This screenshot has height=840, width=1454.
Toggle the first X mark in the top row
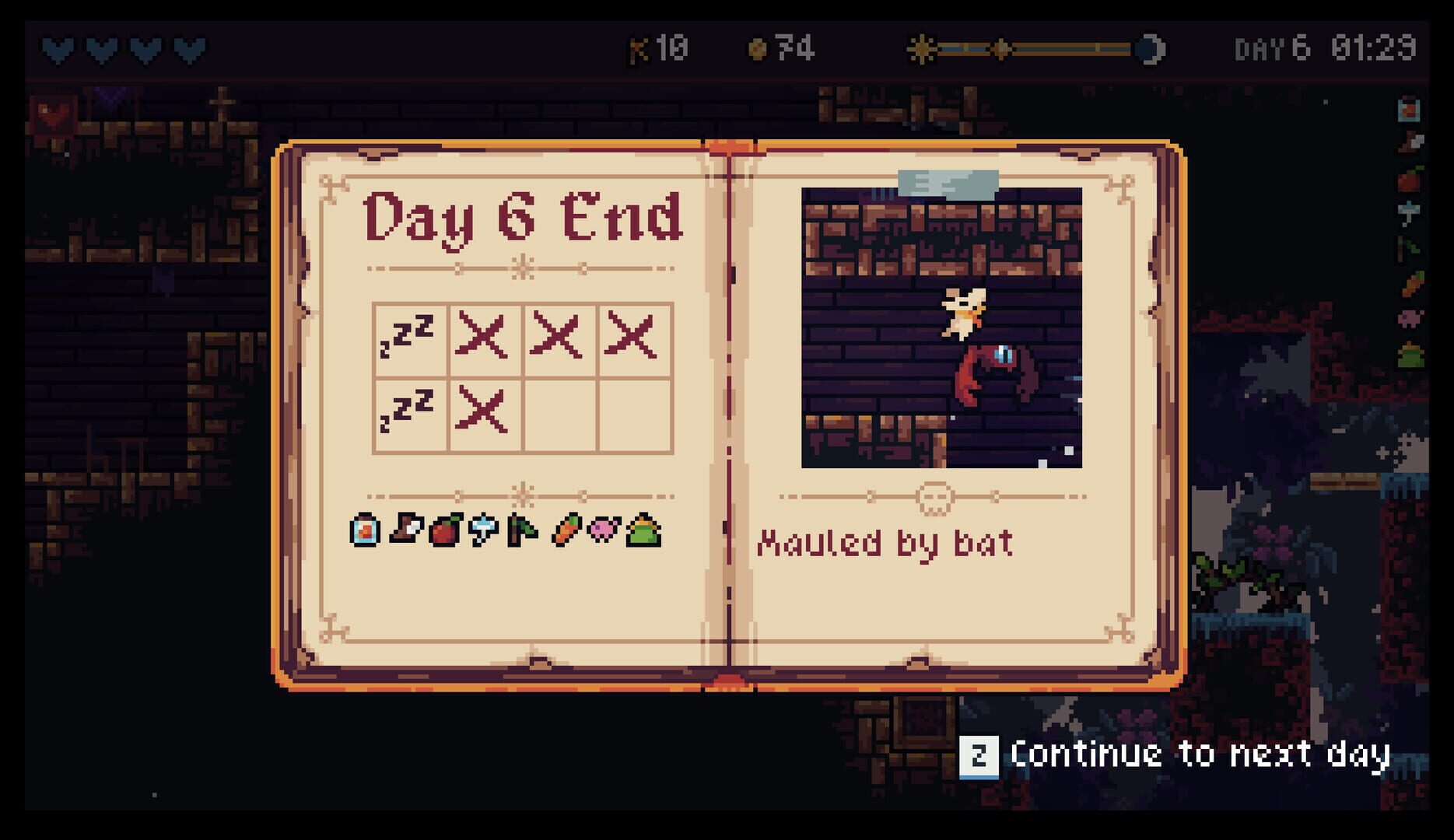486,339
